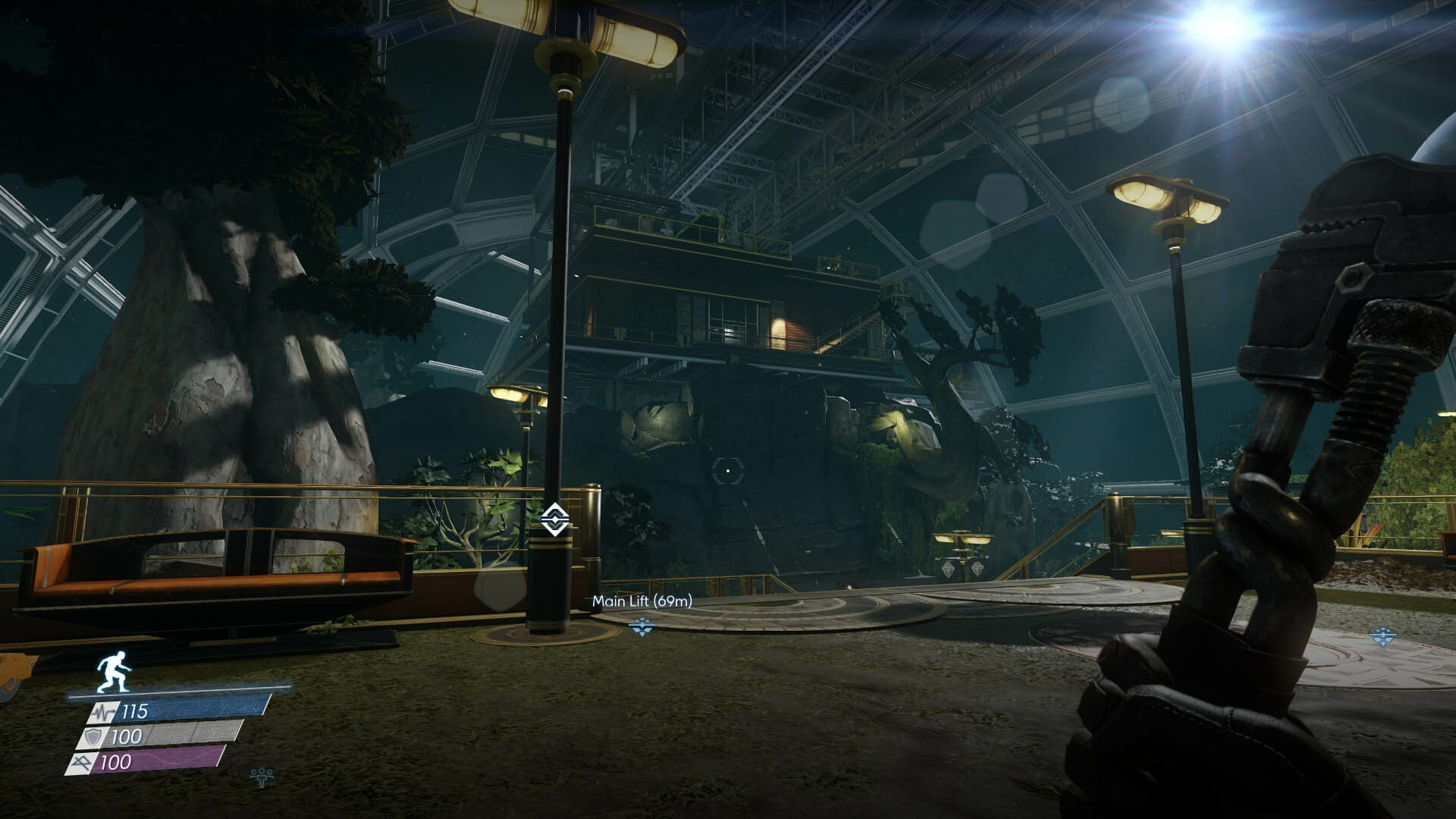Click the sneaking figure stance icon

114,672
